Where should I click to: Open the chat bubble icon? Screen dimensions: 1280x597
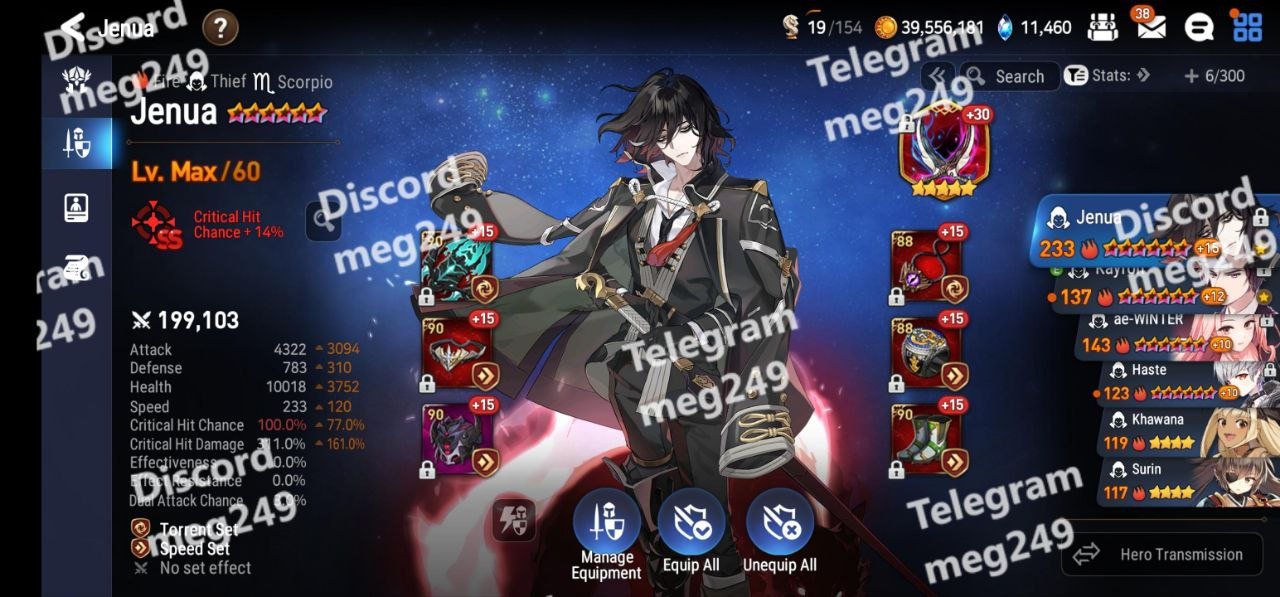(1198, 27)
